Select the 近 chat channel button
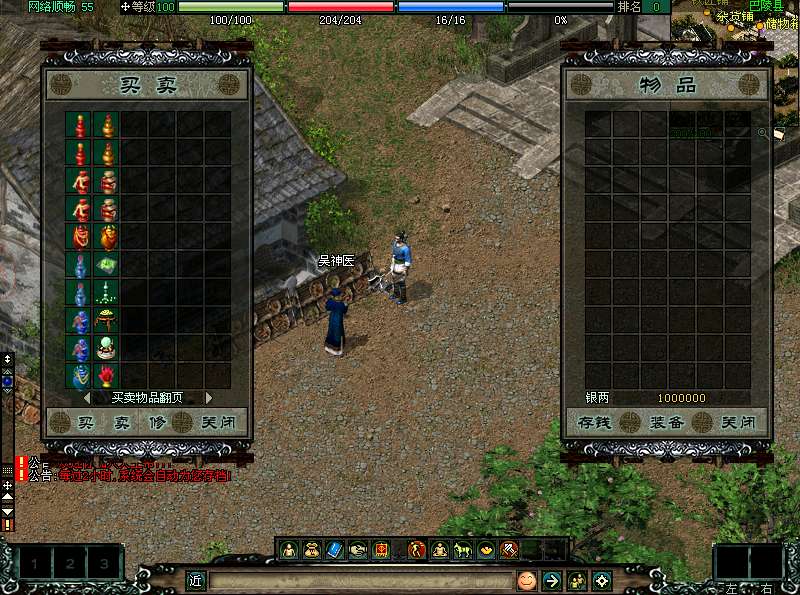 [197, 580]
